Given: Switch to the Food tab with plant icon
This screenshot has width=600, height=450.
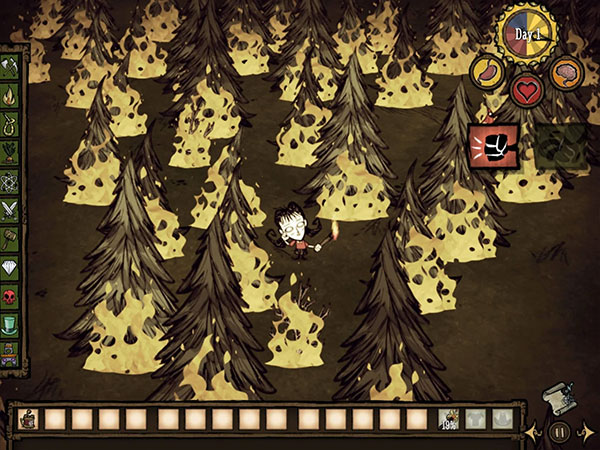Looking at the screenshot, I should [x=10, y=153].
